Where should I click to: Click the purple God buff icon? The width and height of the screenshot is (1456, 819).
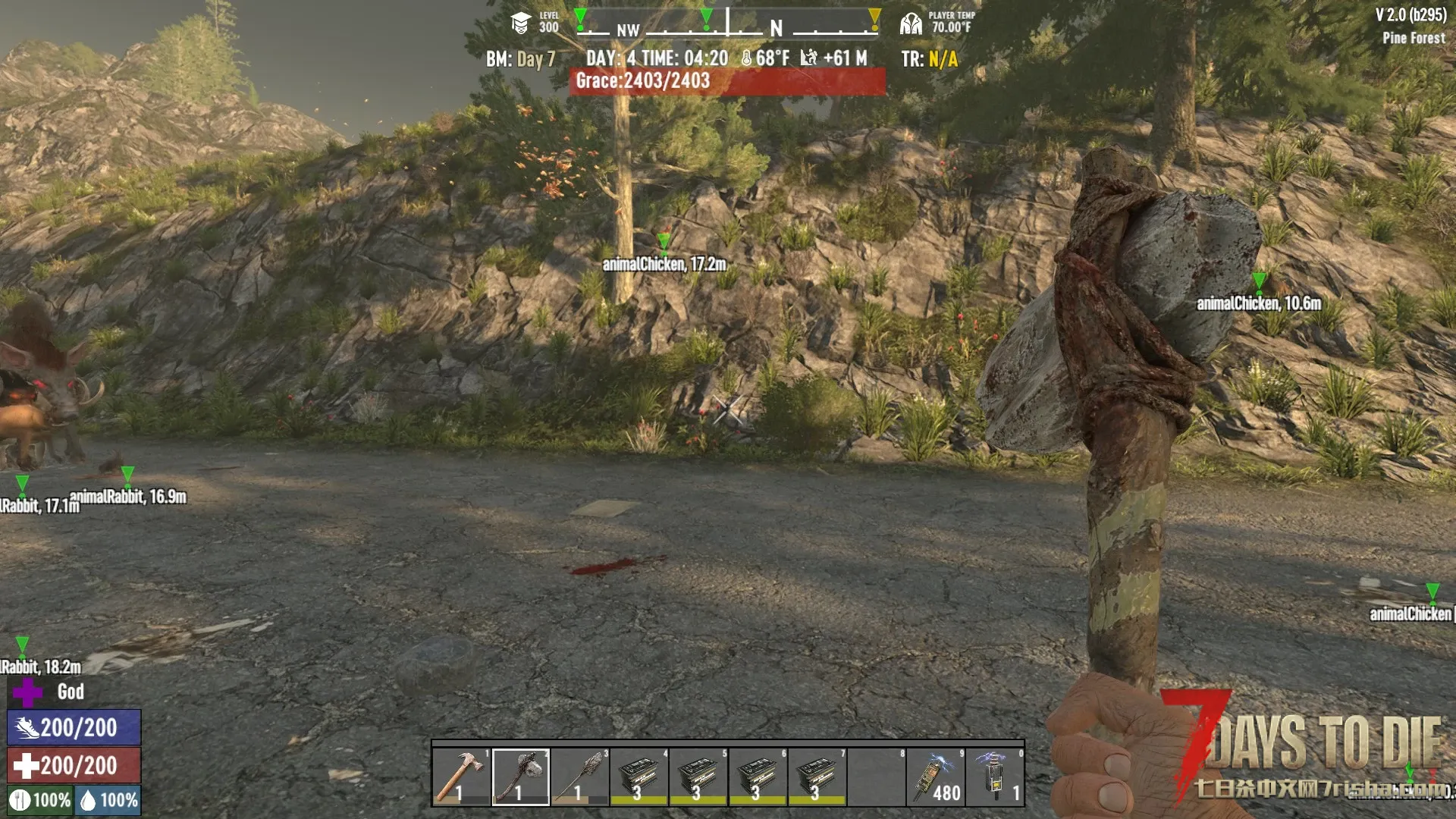coord(28,692)
